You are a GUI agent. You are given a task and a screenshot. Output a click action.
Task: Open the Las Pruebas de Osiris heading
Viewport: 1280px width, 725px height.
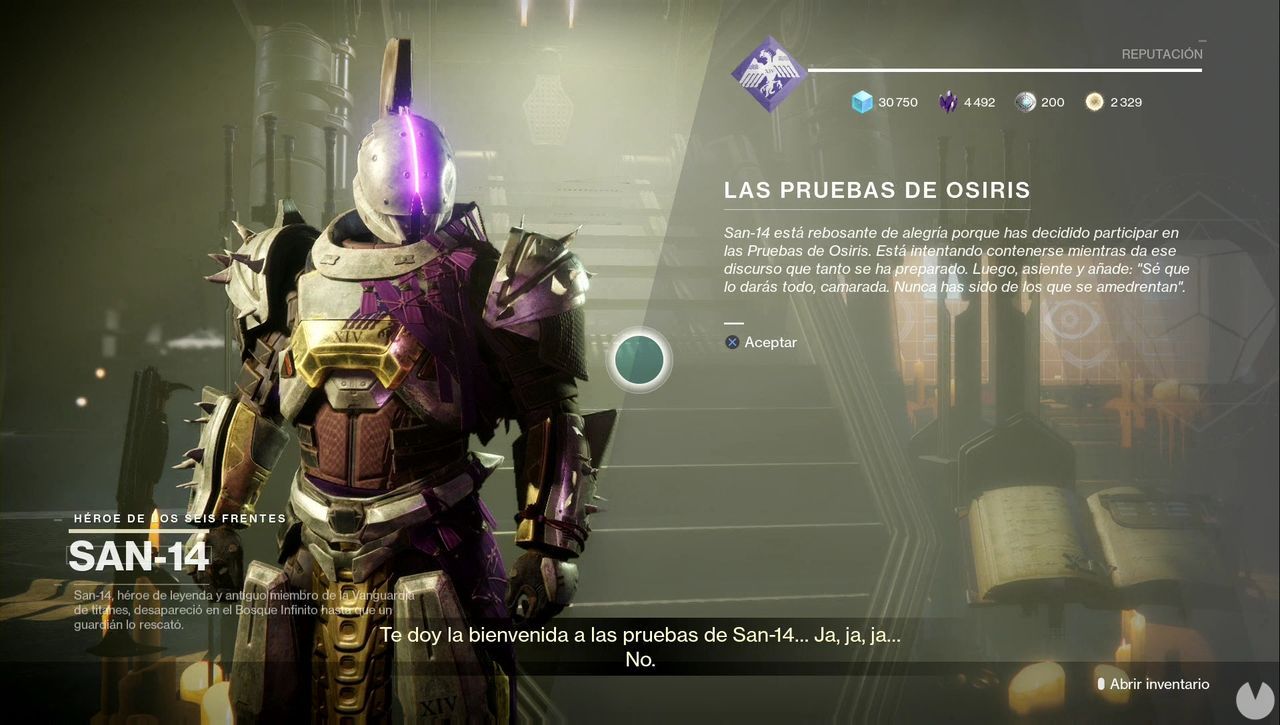pos(878,189)
